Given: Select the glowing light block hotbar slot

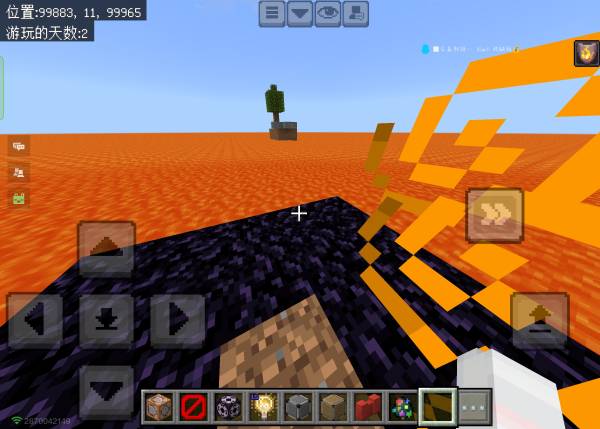Looking at the screenshot, I should coord(263,407).
